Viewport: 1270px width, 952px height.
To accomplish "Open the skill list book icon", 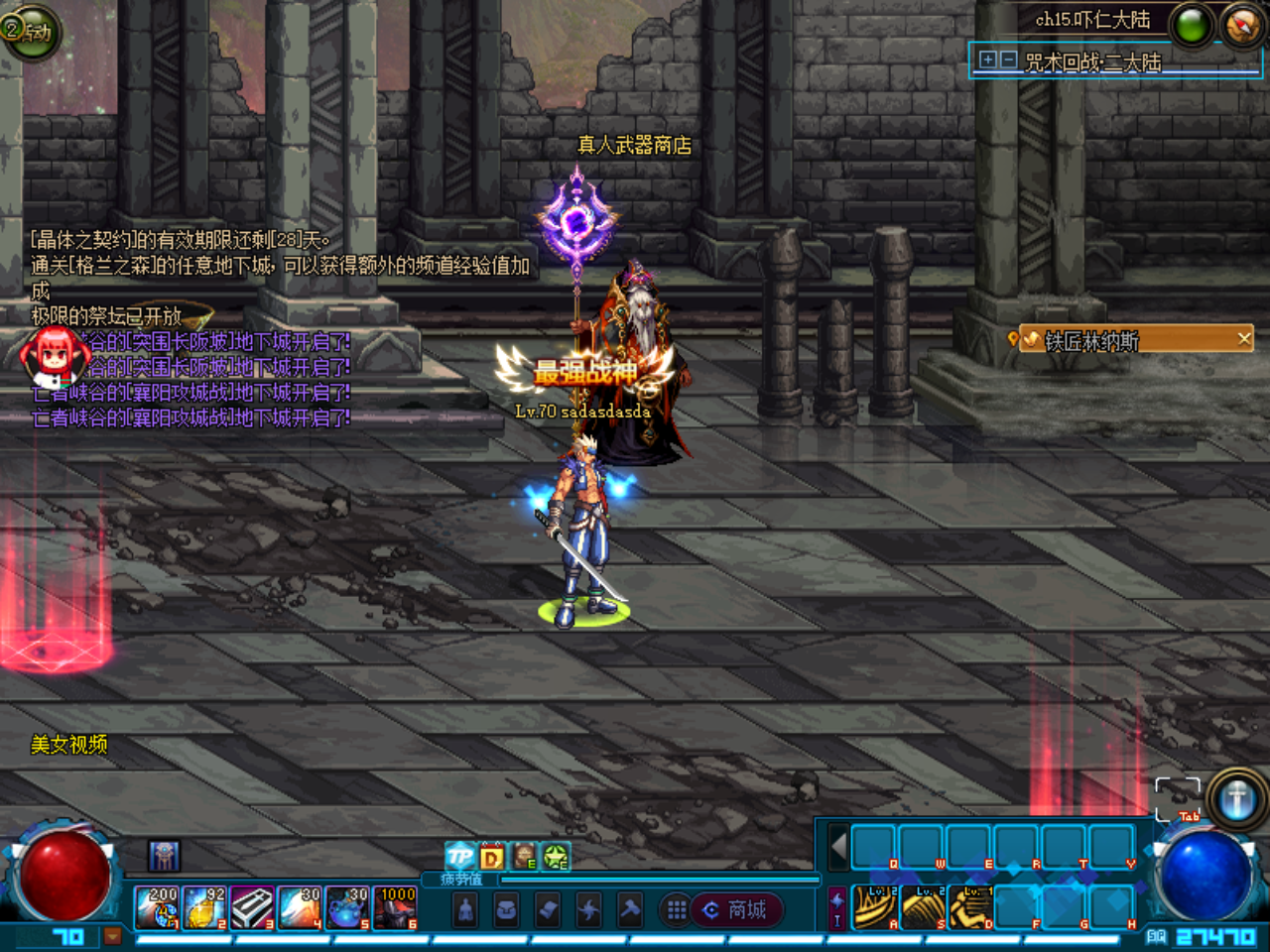I will (x=547, y=910).
